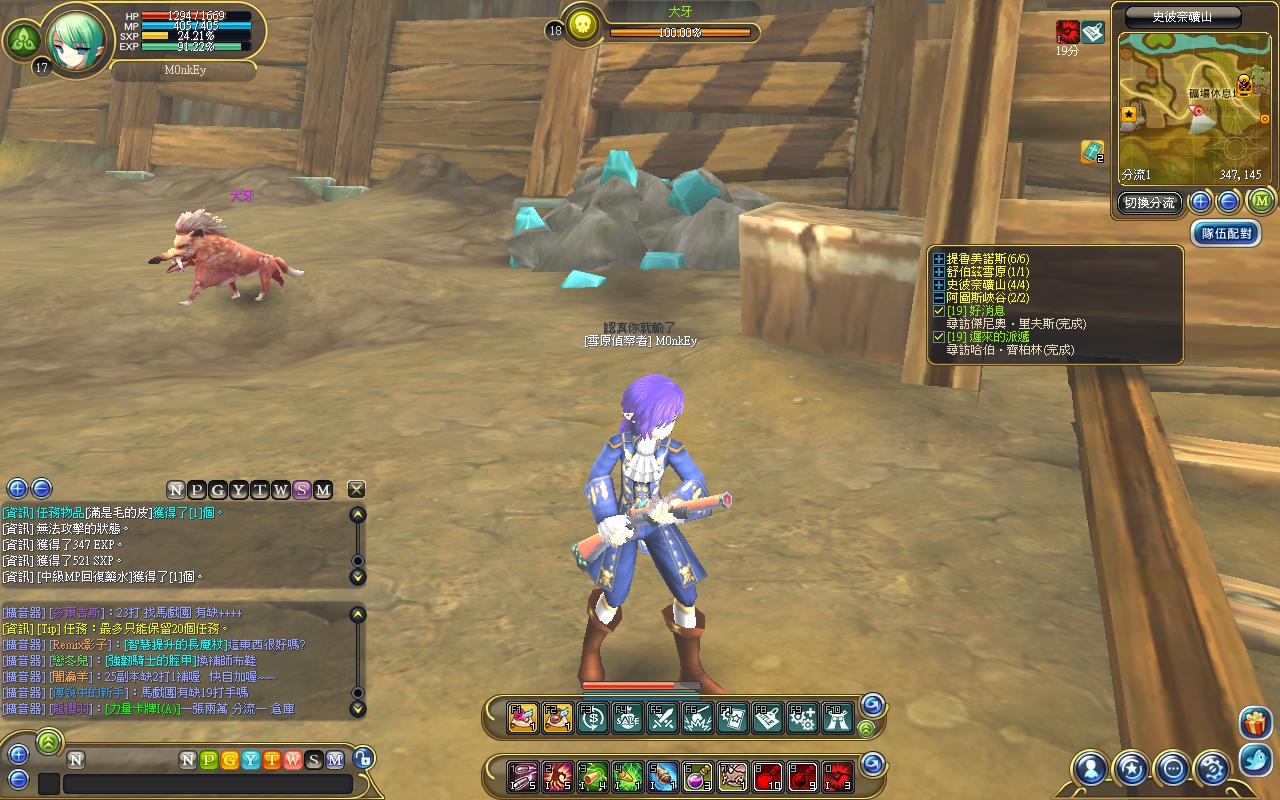Viewport: 1280px width, 800px height.
Task: Open the 隊伍配對 party matching panel
Action: tap(1226, 234)
